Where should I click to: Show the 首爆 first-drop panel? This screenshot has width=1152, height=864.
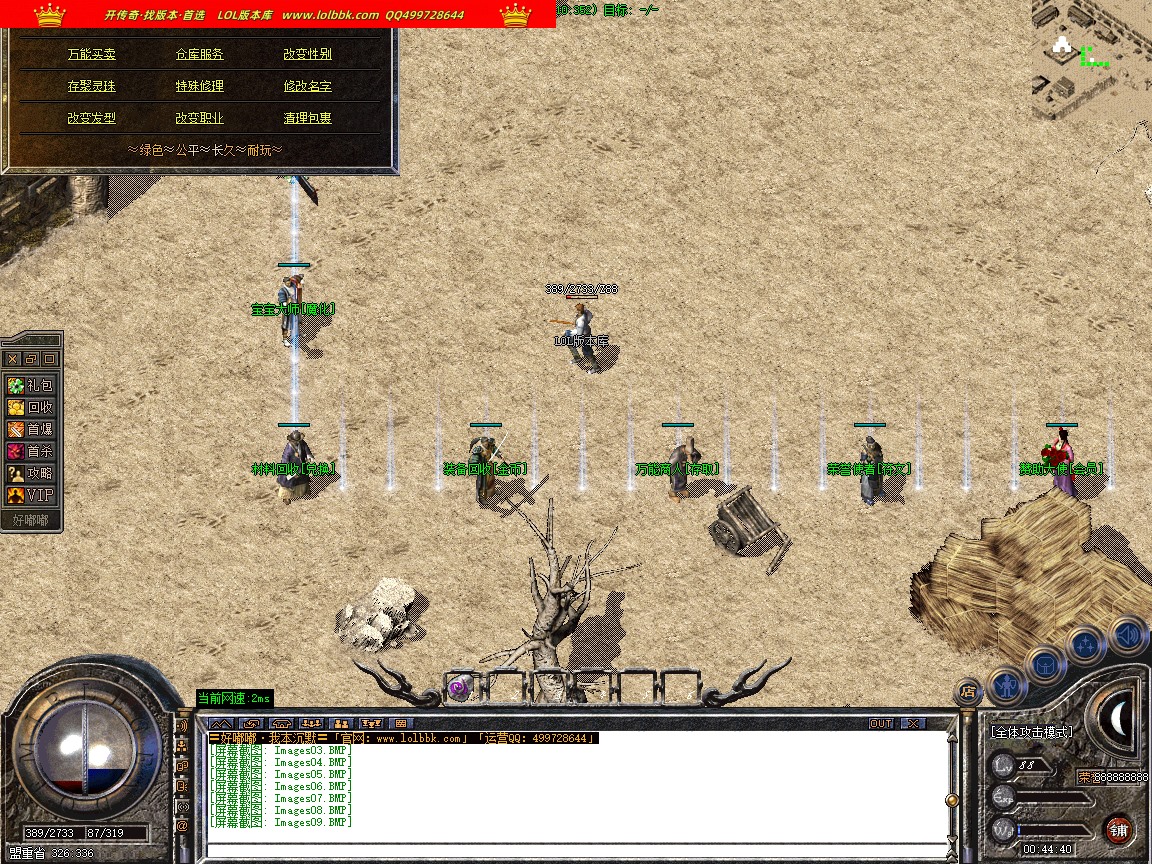click(x=31, y=429)
